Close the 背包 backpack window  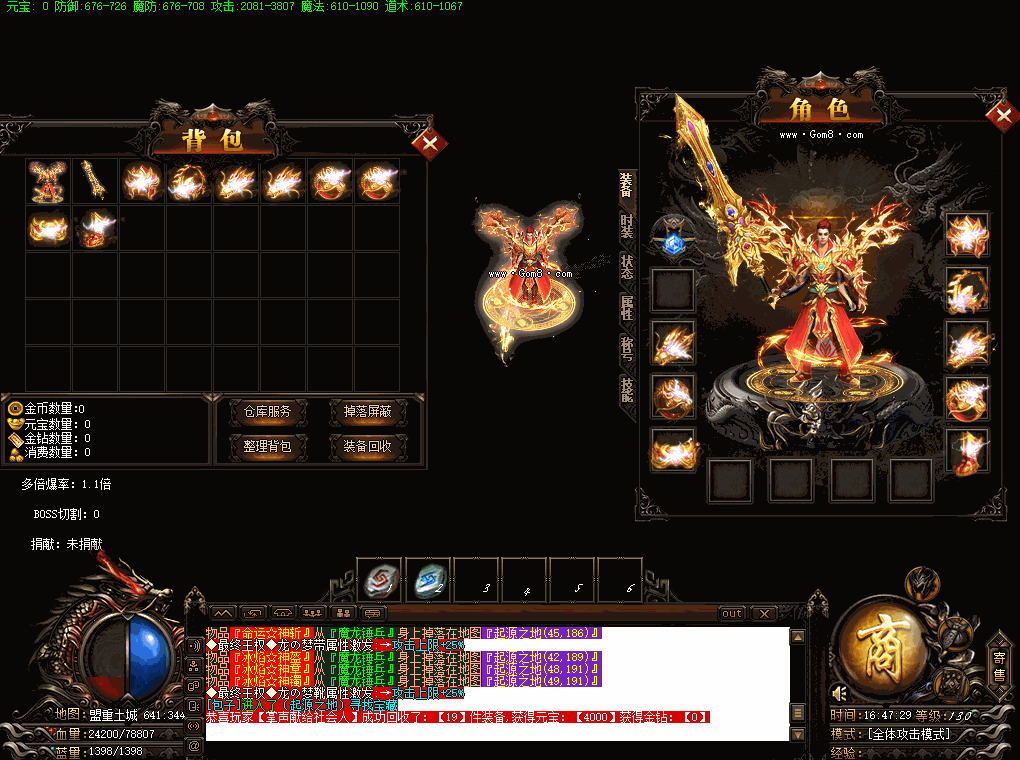pos(430,145)
